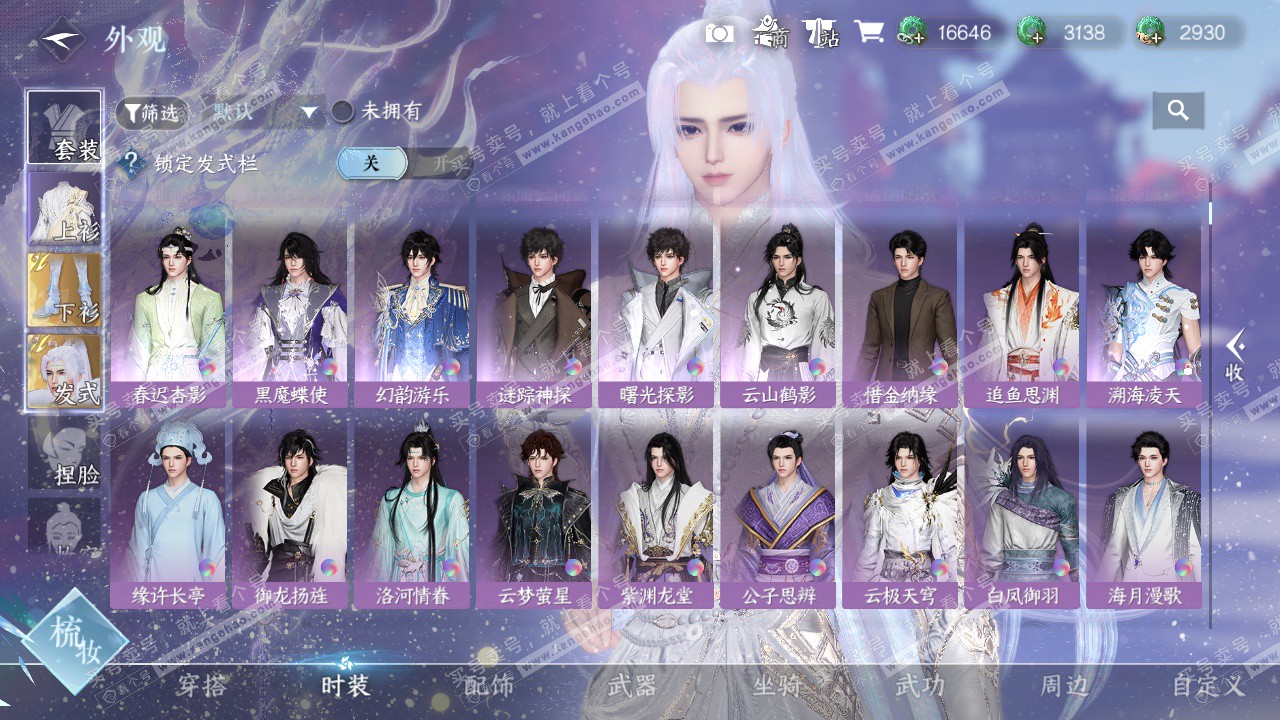Open the search magnifier button
This screenshot has width=1280, height=720.
[x=1177, y=111]
